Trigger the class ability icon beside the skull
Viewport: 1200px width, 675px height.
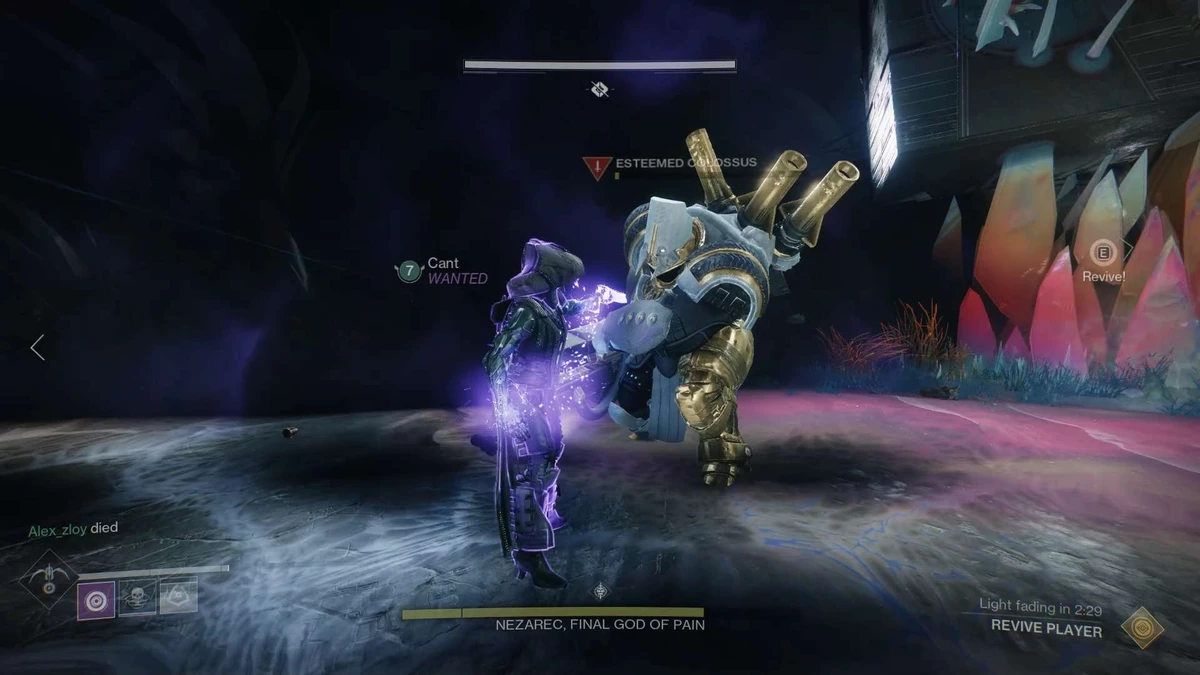click(x=178, y=597)
